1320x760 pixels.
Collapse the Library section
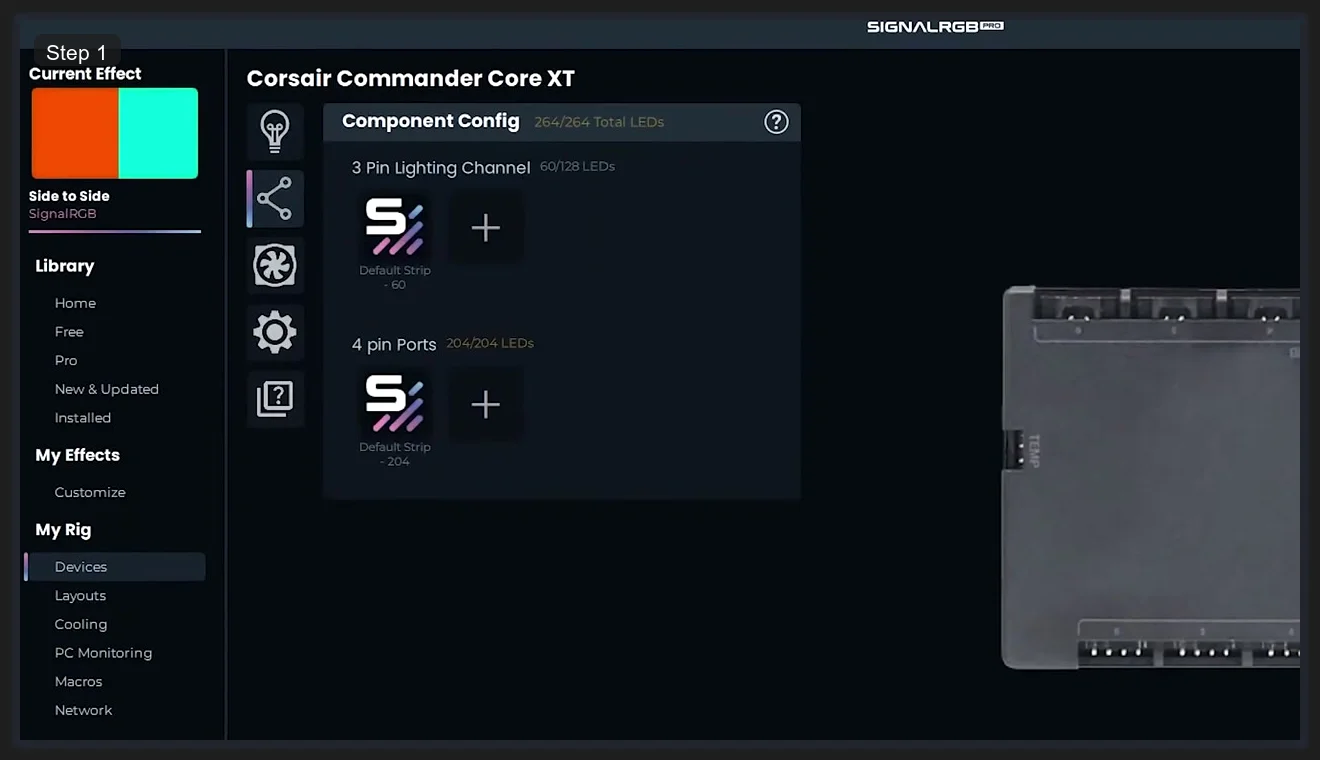64,265
